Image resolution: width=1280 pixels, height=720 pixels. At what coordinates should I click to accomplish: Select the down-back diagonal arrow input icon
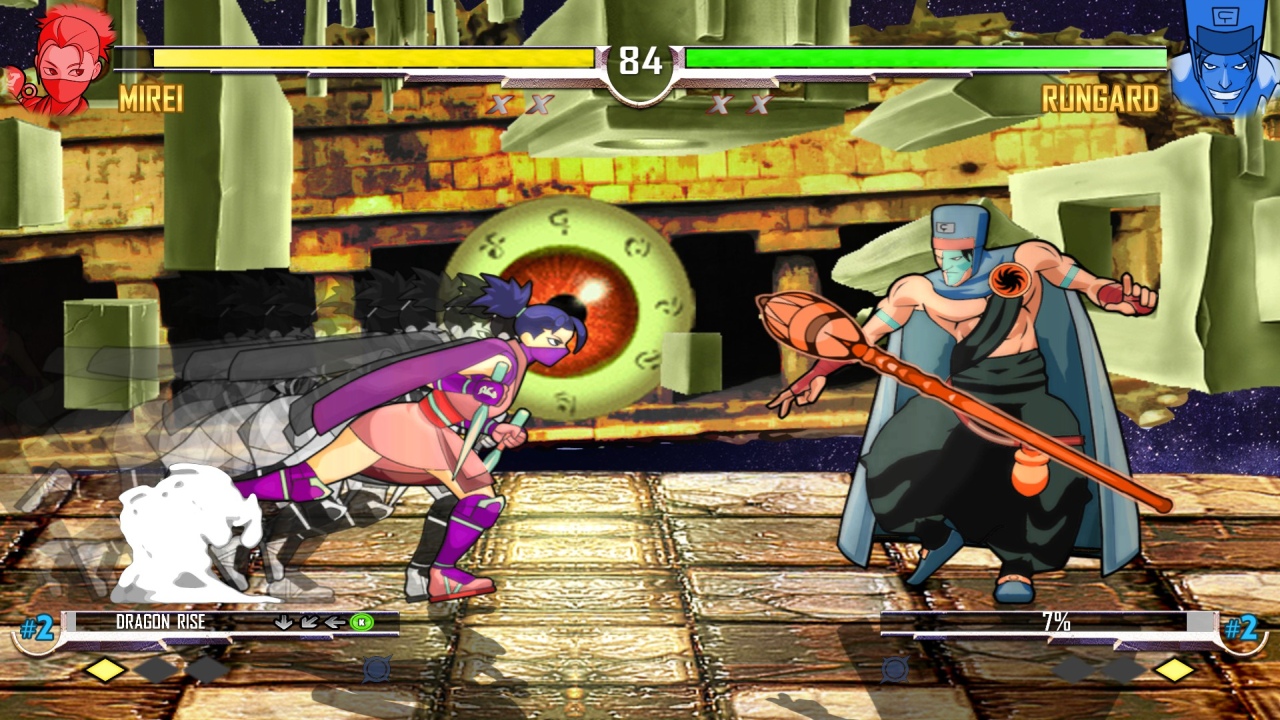(309, 623)
